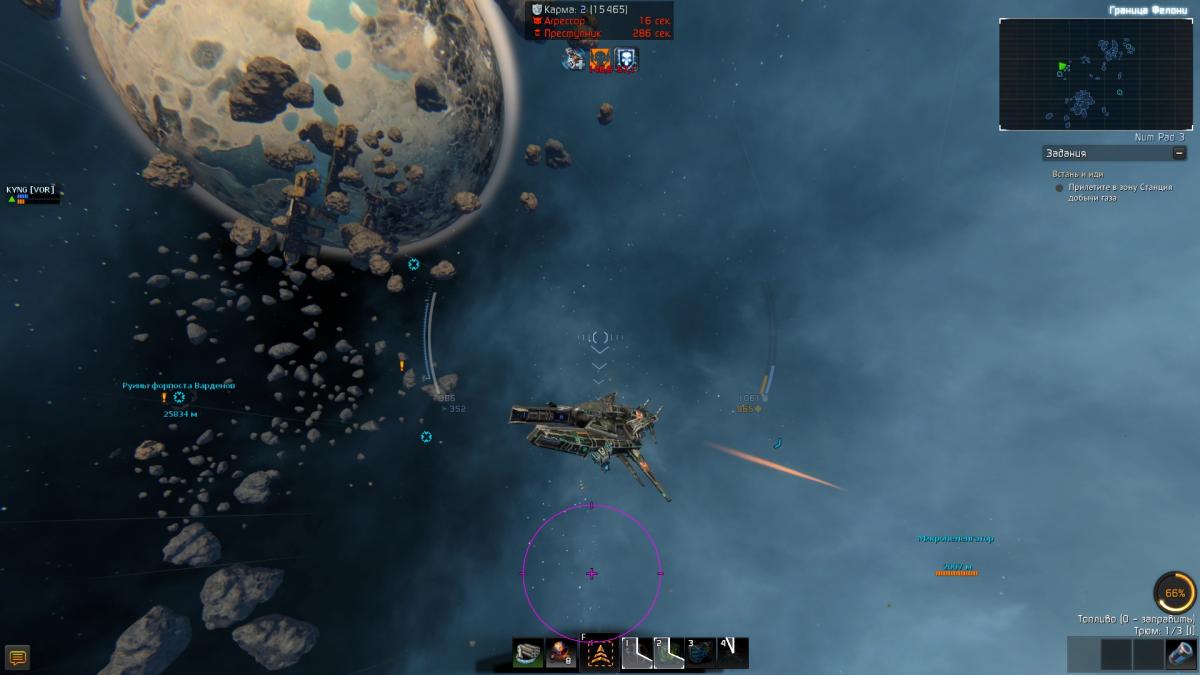Collapse the Задания quest panel

coord(1179,153)
